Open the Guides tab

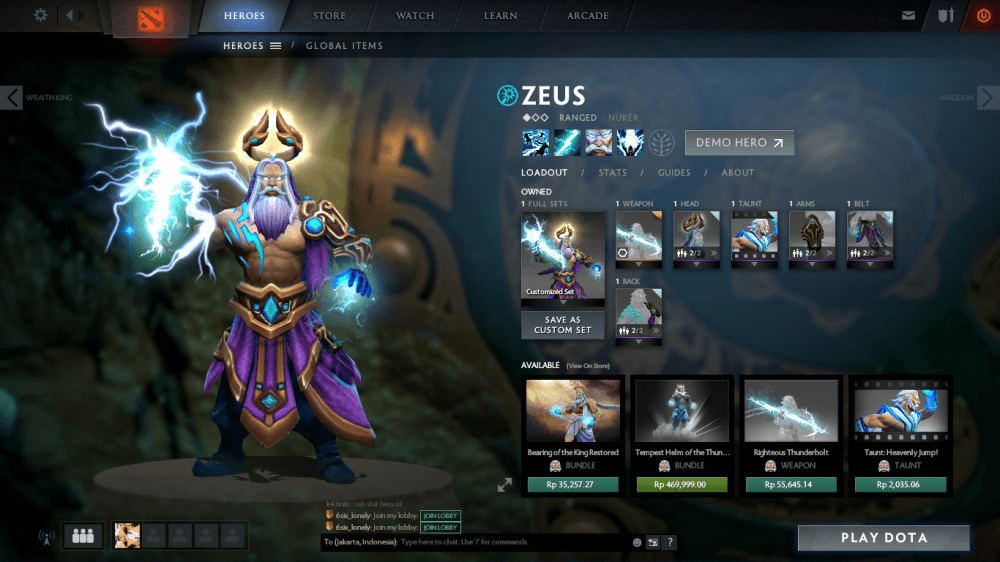tap(673, 173)
